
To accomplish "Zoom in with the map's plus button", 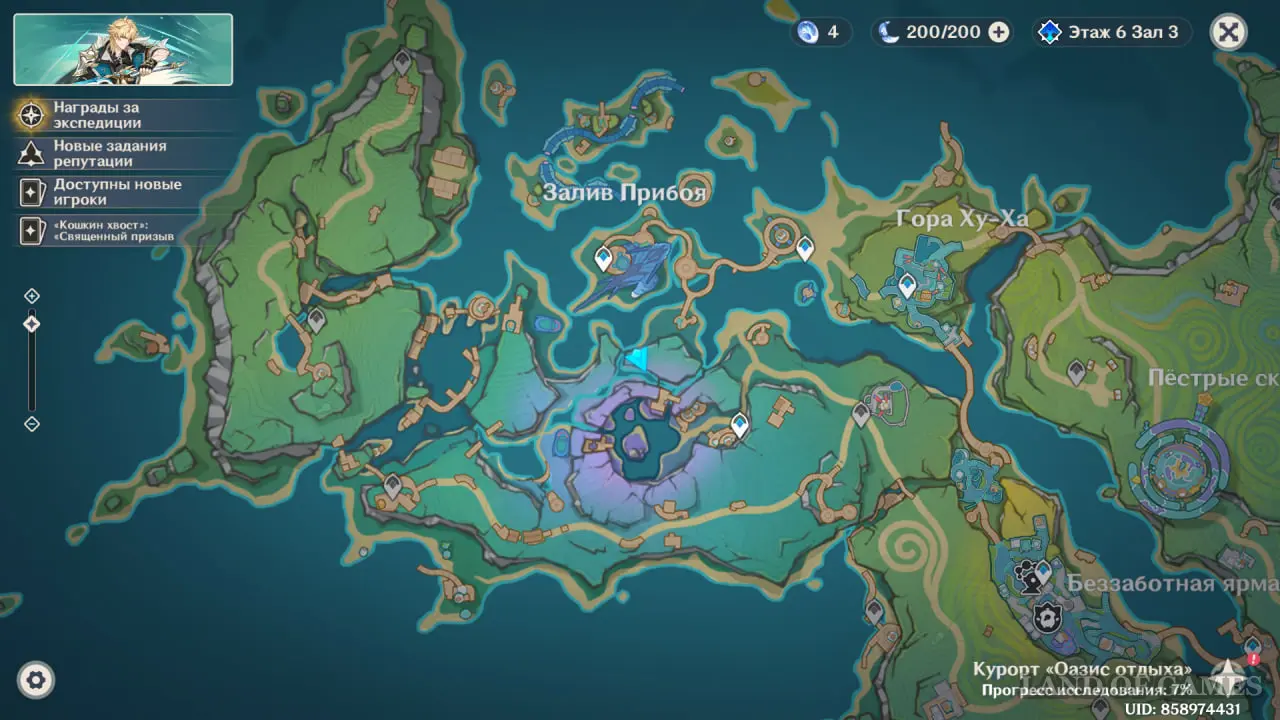I will (32, 296).
